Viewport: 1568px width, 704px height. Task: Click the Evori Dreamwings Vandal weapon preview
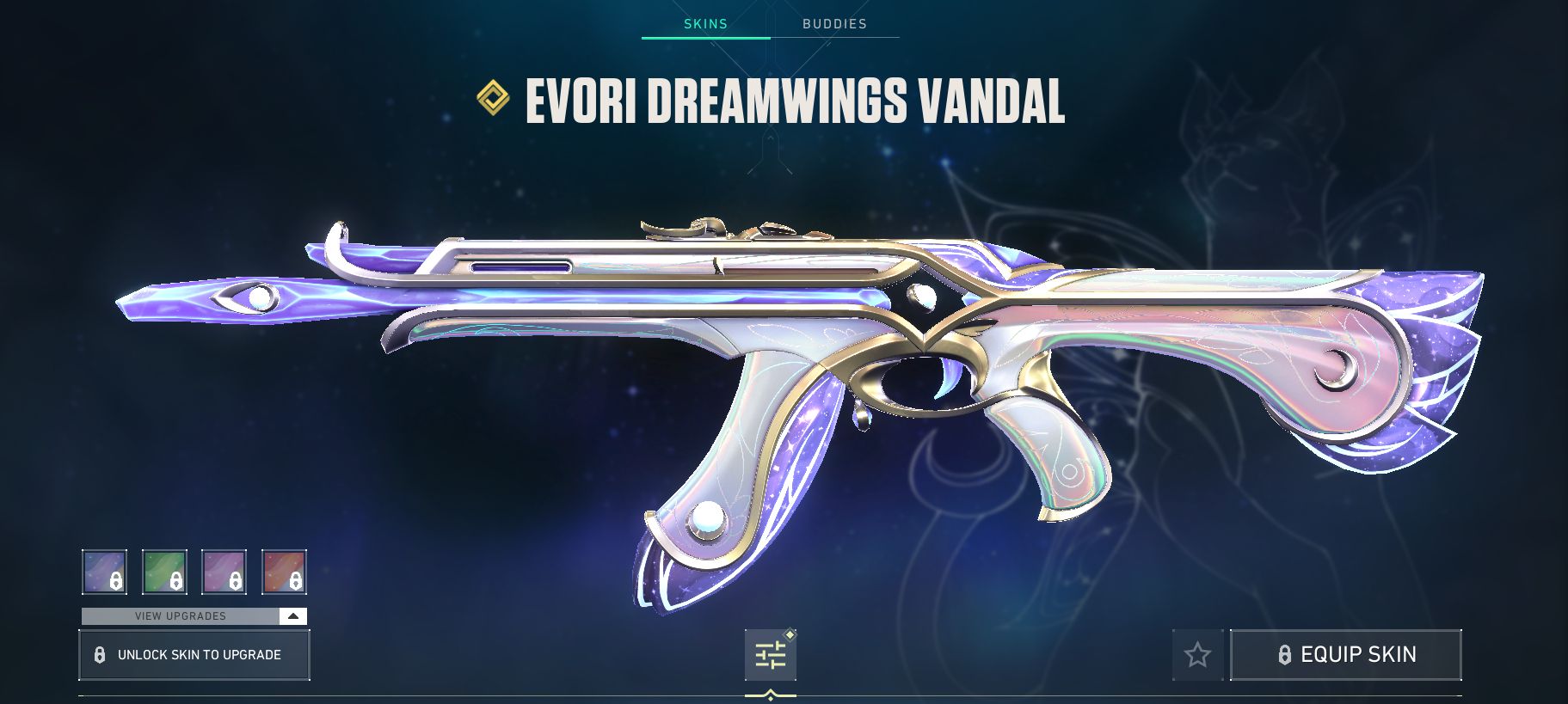tap(774, 361)
